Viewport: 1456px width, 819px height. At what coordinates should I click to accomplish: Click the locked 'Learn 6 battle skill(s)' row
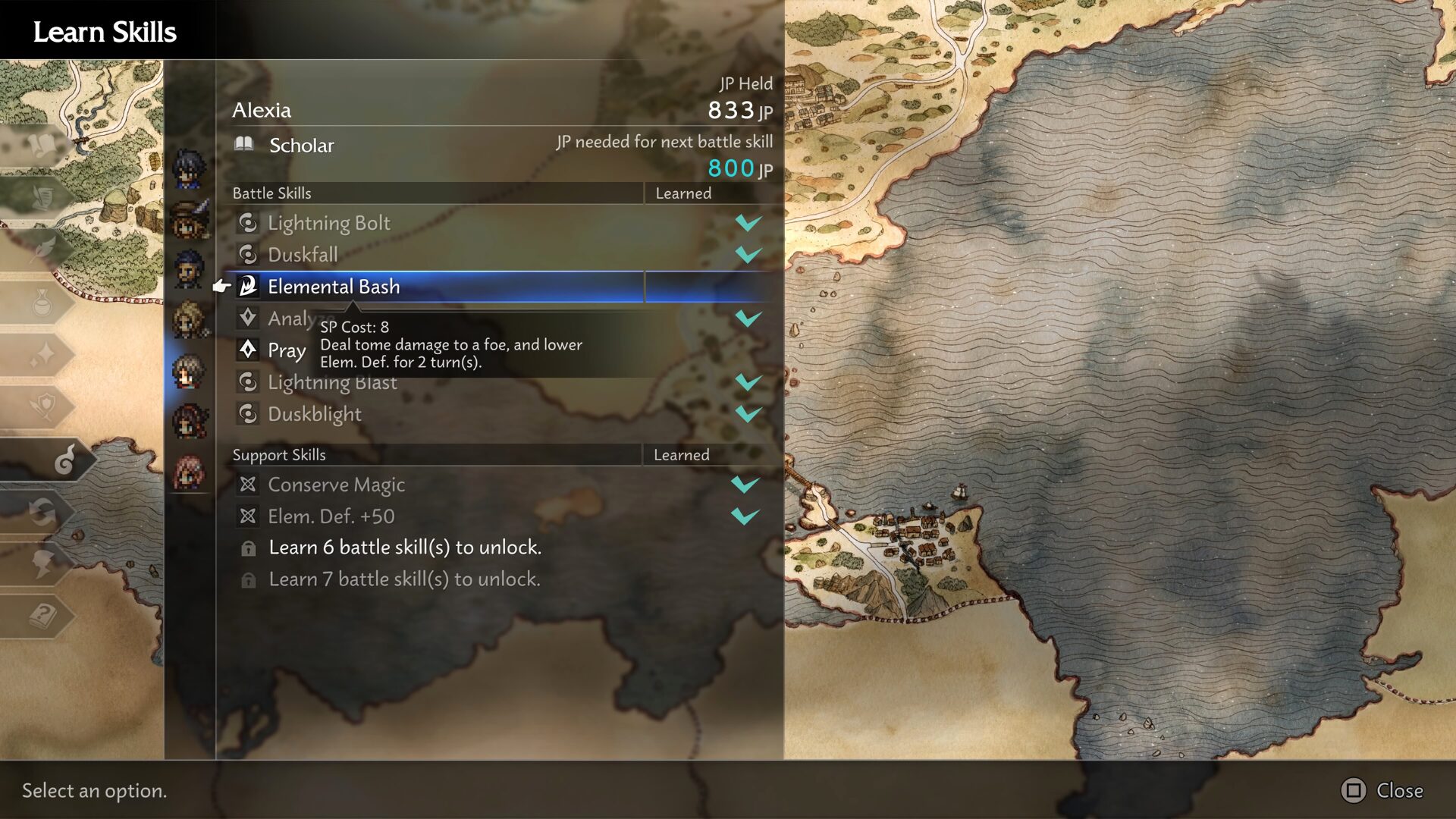point(405,548)
